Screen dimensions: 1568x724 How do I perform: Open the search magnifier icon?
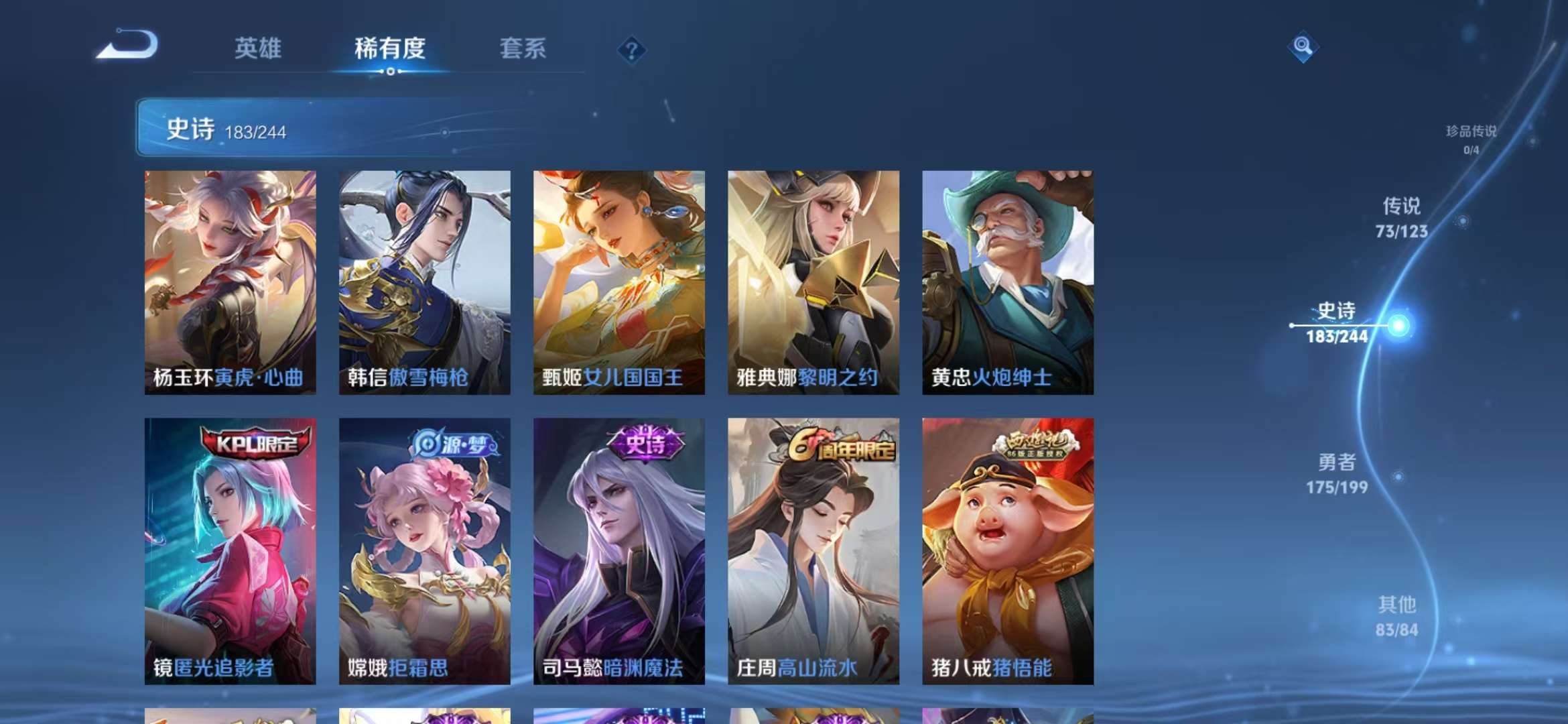point(1303,47)
